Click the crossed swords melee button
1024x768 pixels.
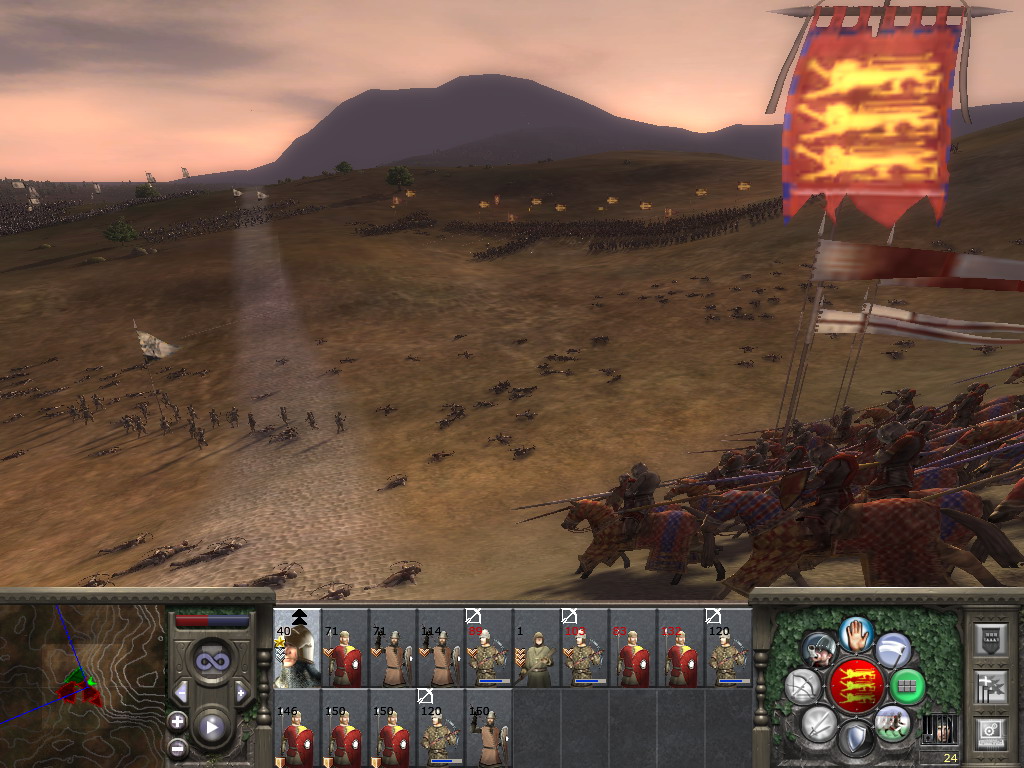pos(819,722)
